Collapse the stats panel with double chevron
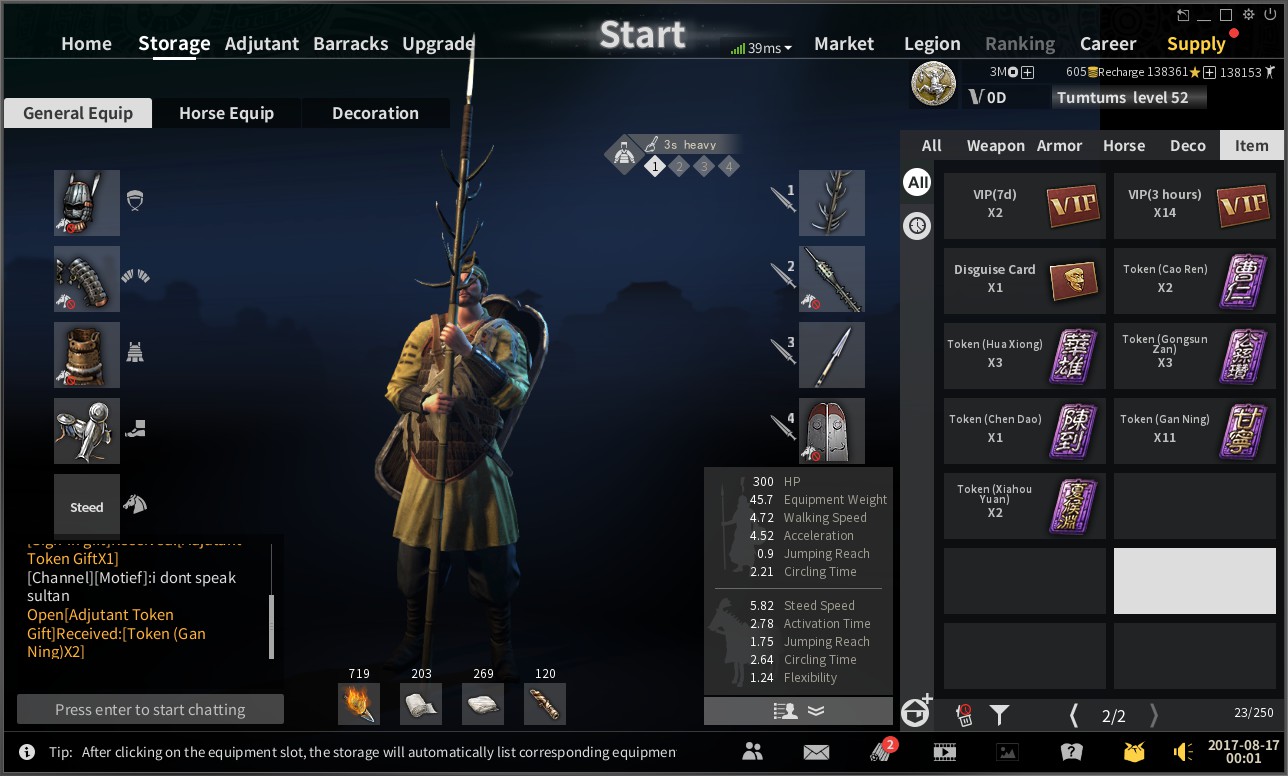Image resolution: width=1288 pixels, height=776 pixels. [816, 710]
